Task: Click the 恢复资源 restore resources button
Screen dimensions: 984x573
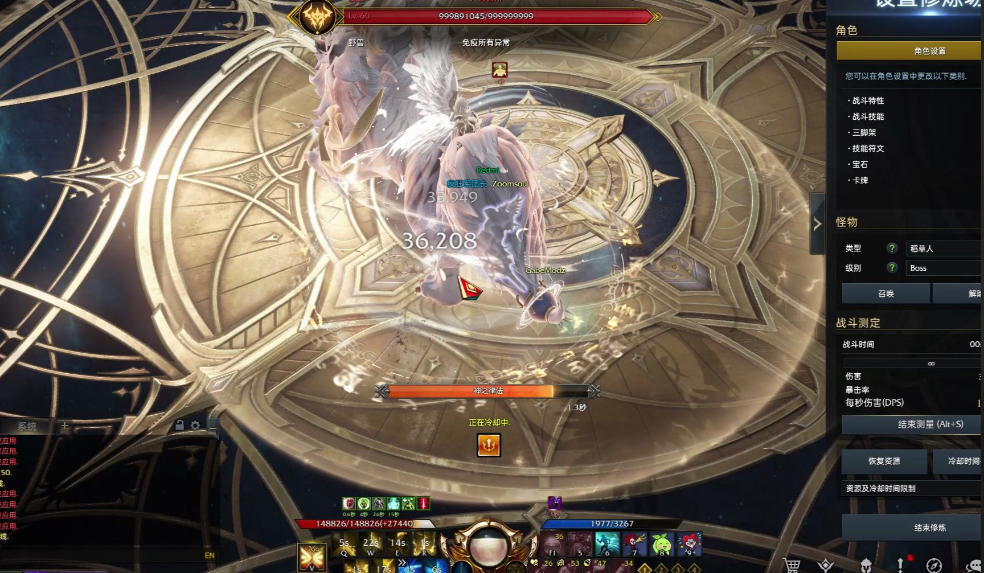Action: click(x=884, y=461)
